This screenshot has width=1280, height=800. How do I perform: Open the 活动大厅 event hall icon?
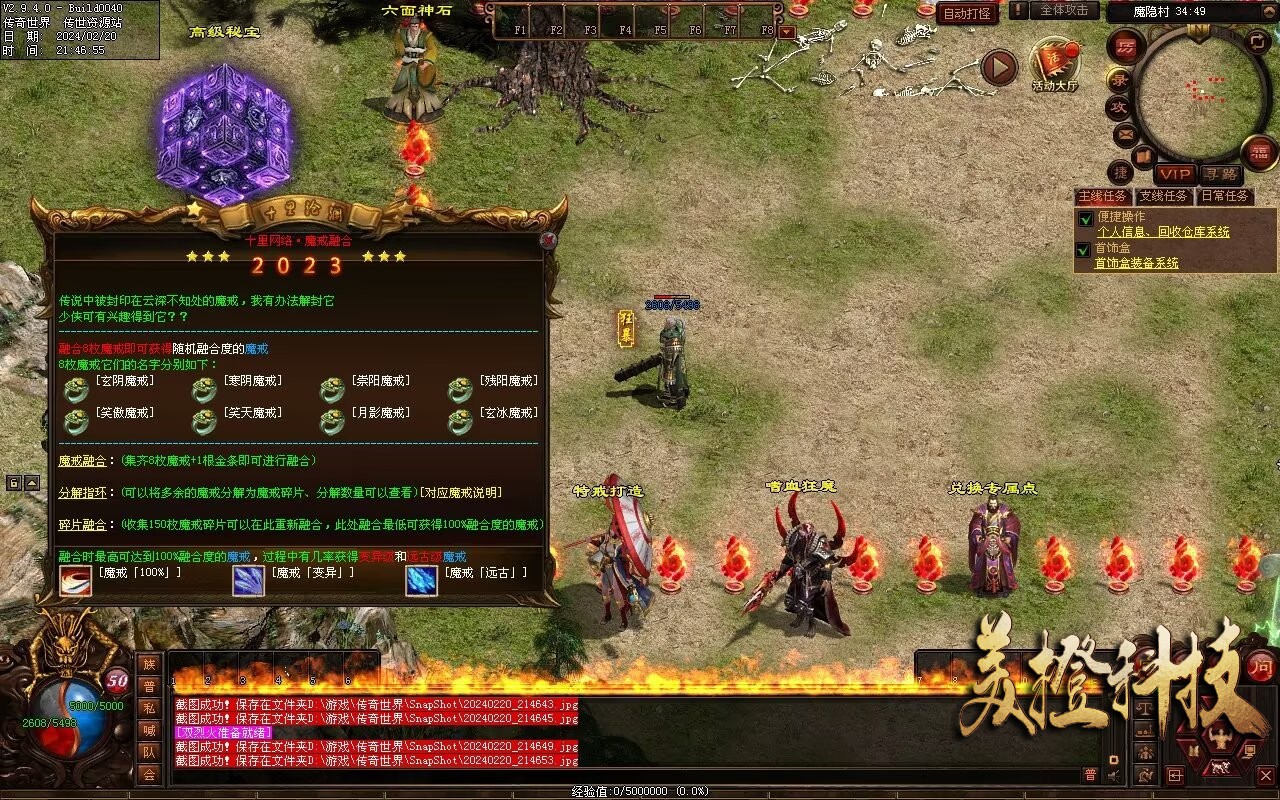pos(1054,66)
